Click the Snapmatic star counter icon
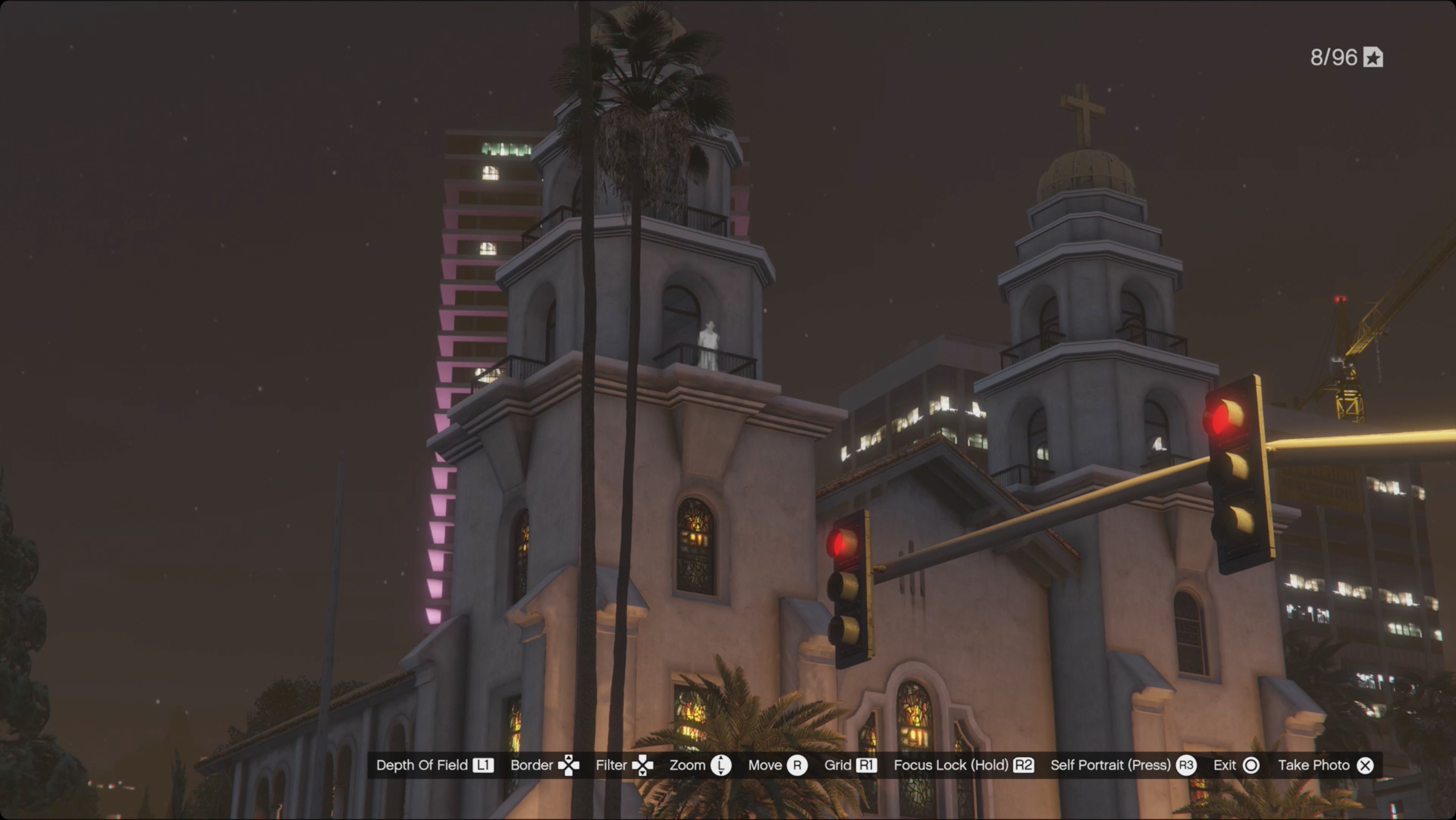Viewport: 1456px width, 820px height. tap(1374, 57)
